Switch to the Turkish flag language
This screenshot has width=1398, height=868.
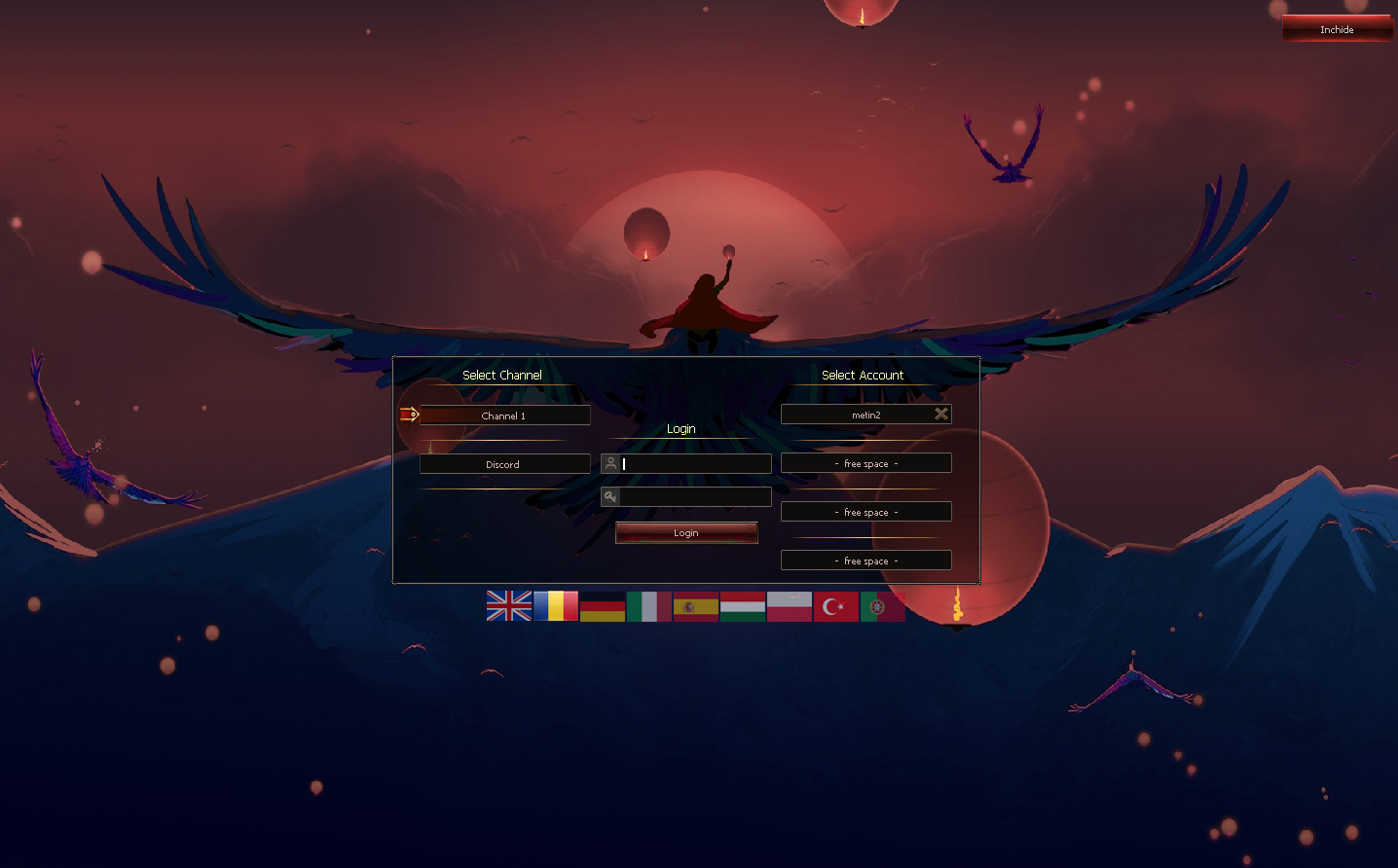pos(836,606)
